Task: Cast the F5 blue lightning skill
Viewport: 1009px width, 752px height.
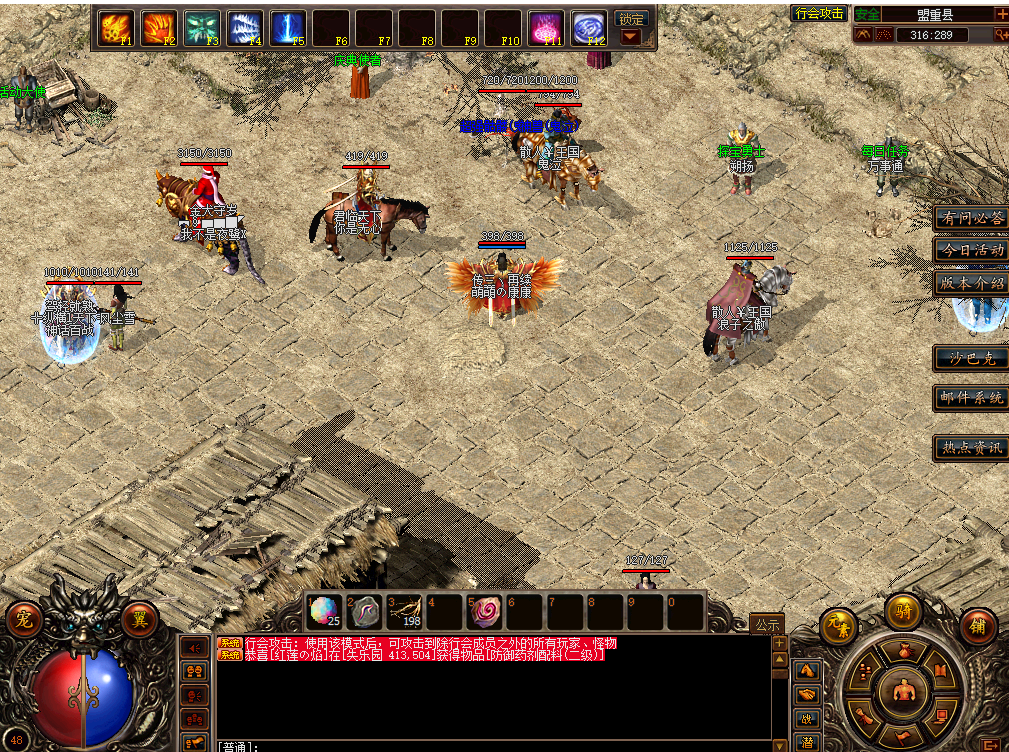Action: coord(288,28)
